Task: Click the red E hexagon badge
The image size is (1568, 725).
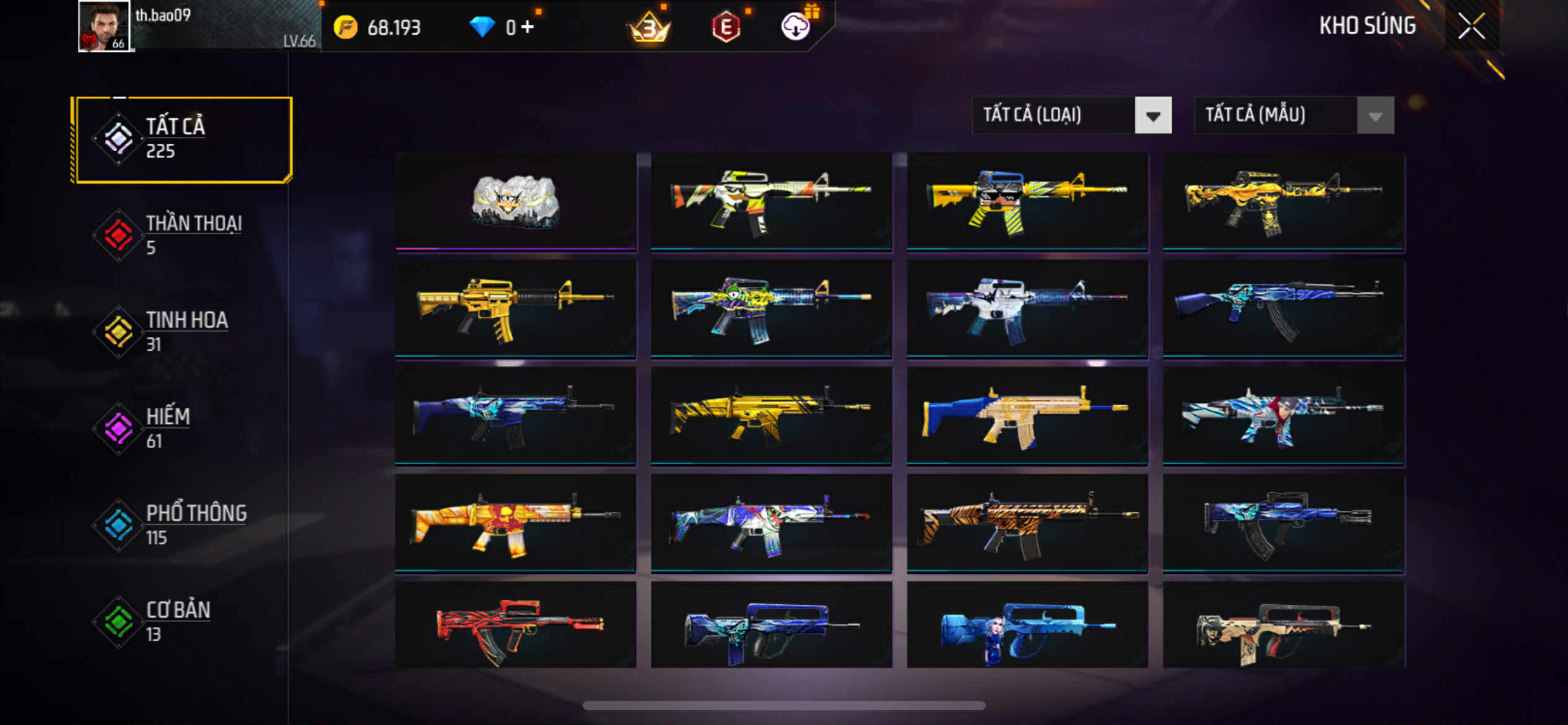Action: point(726,28)
